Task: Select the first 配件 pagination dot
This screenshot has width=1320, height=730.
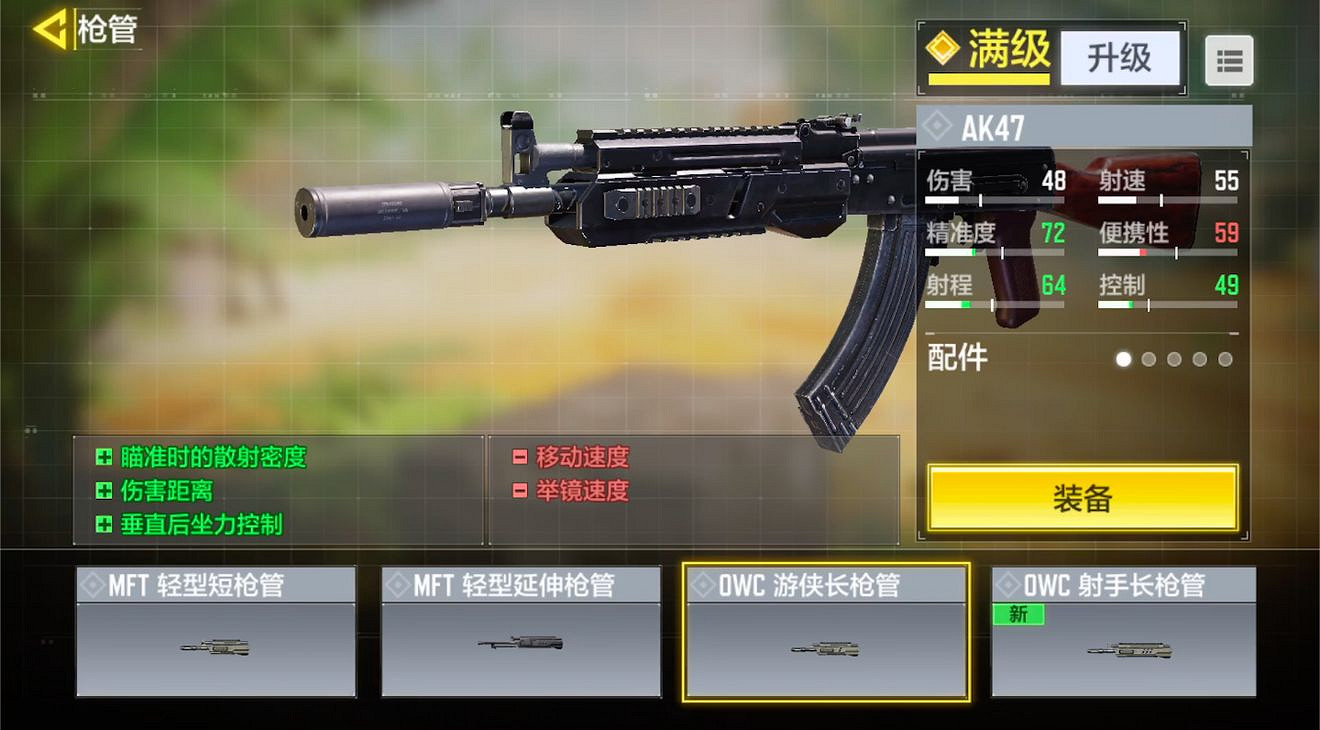Action: (1123, 358)
